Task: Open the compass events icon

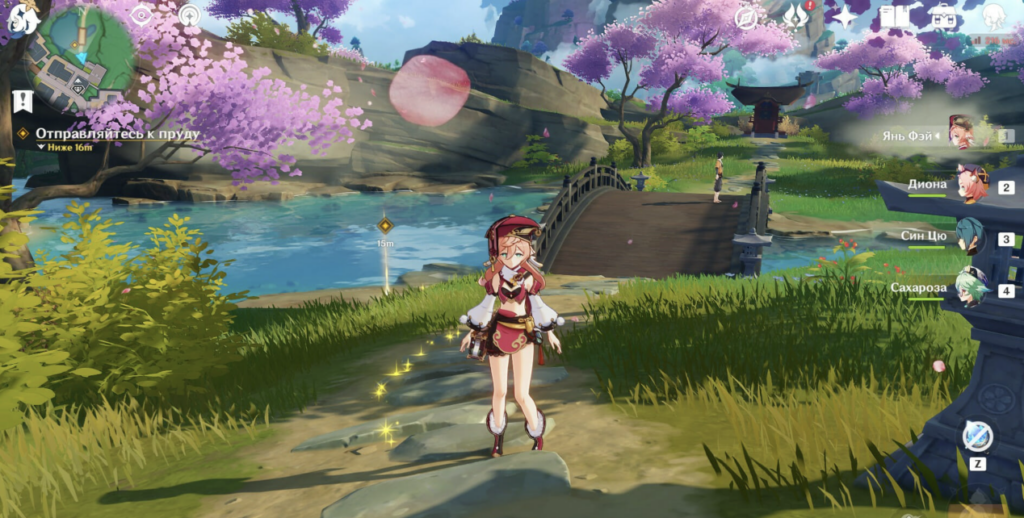Action: pos(747,17)
